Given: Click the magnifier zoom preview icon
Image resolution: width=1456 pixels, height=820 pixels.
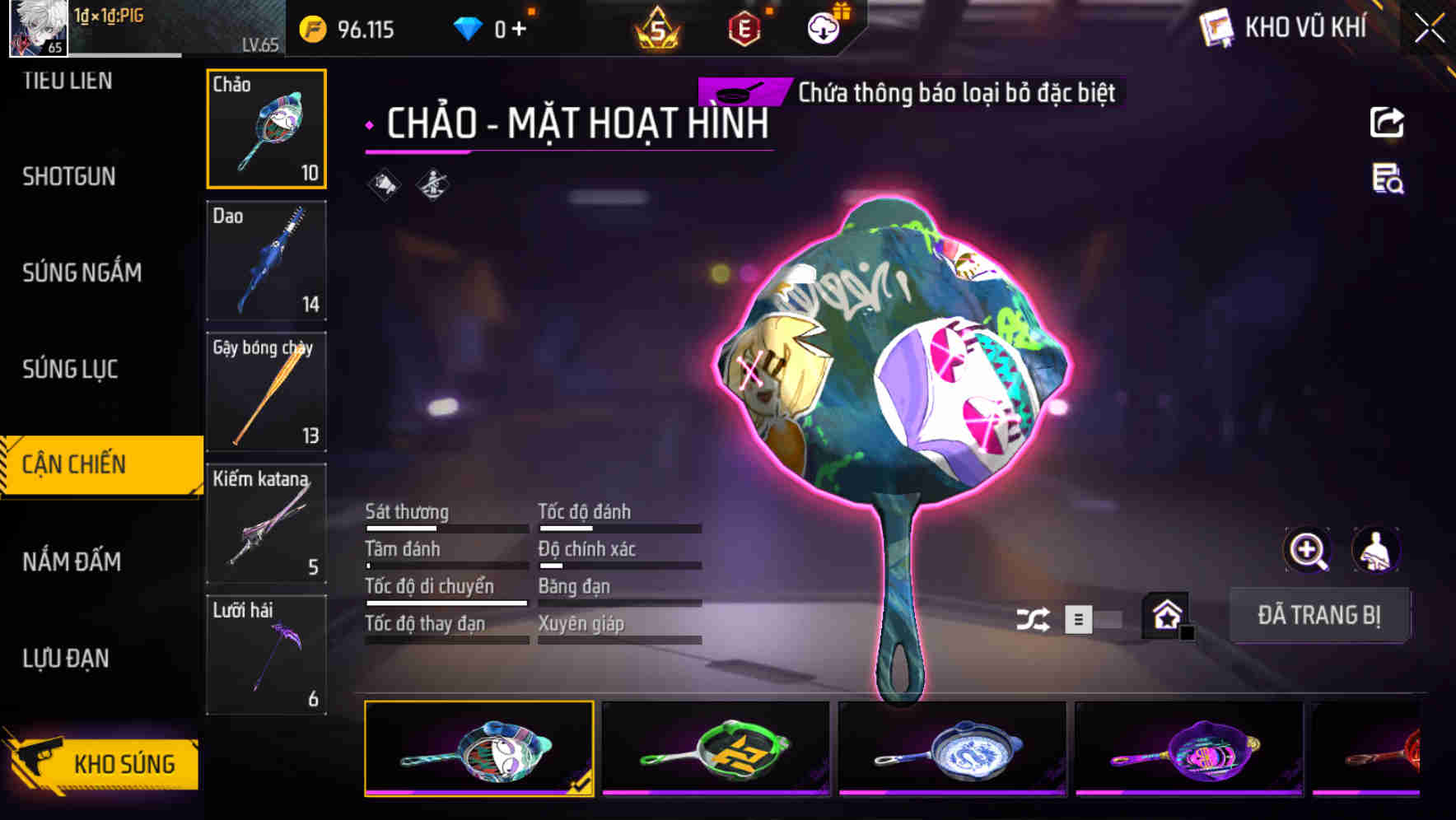Looking at the screenshot, I should click(1308, 550).
